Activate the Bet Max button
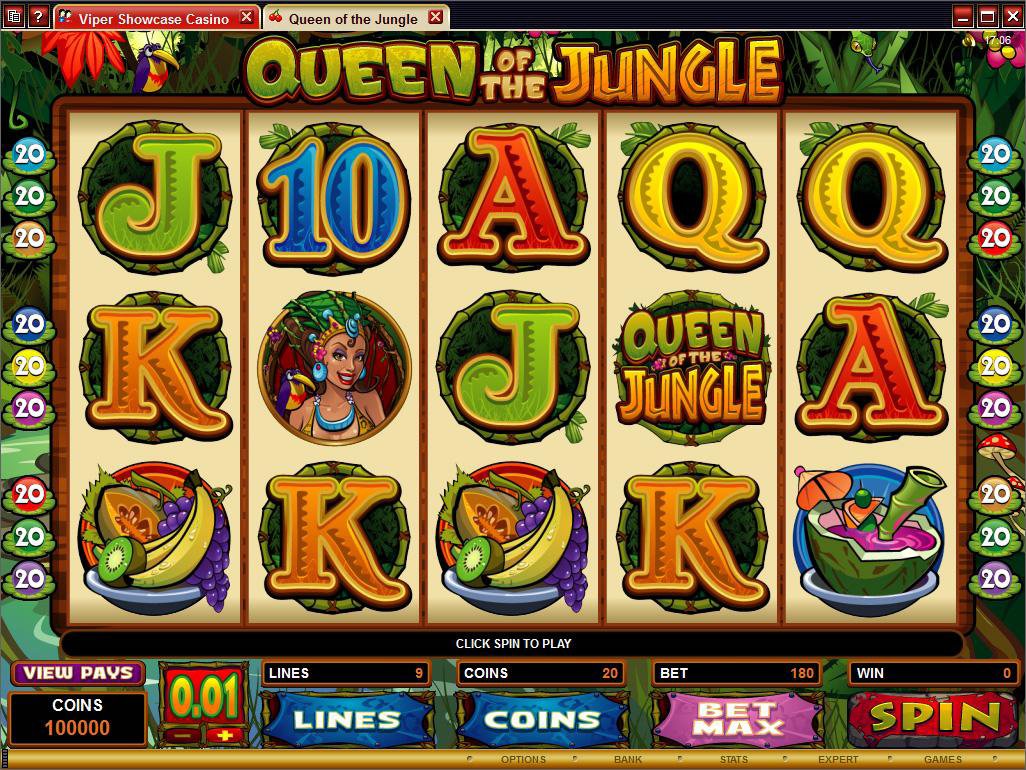1026x770 pixels. (737, 718)
